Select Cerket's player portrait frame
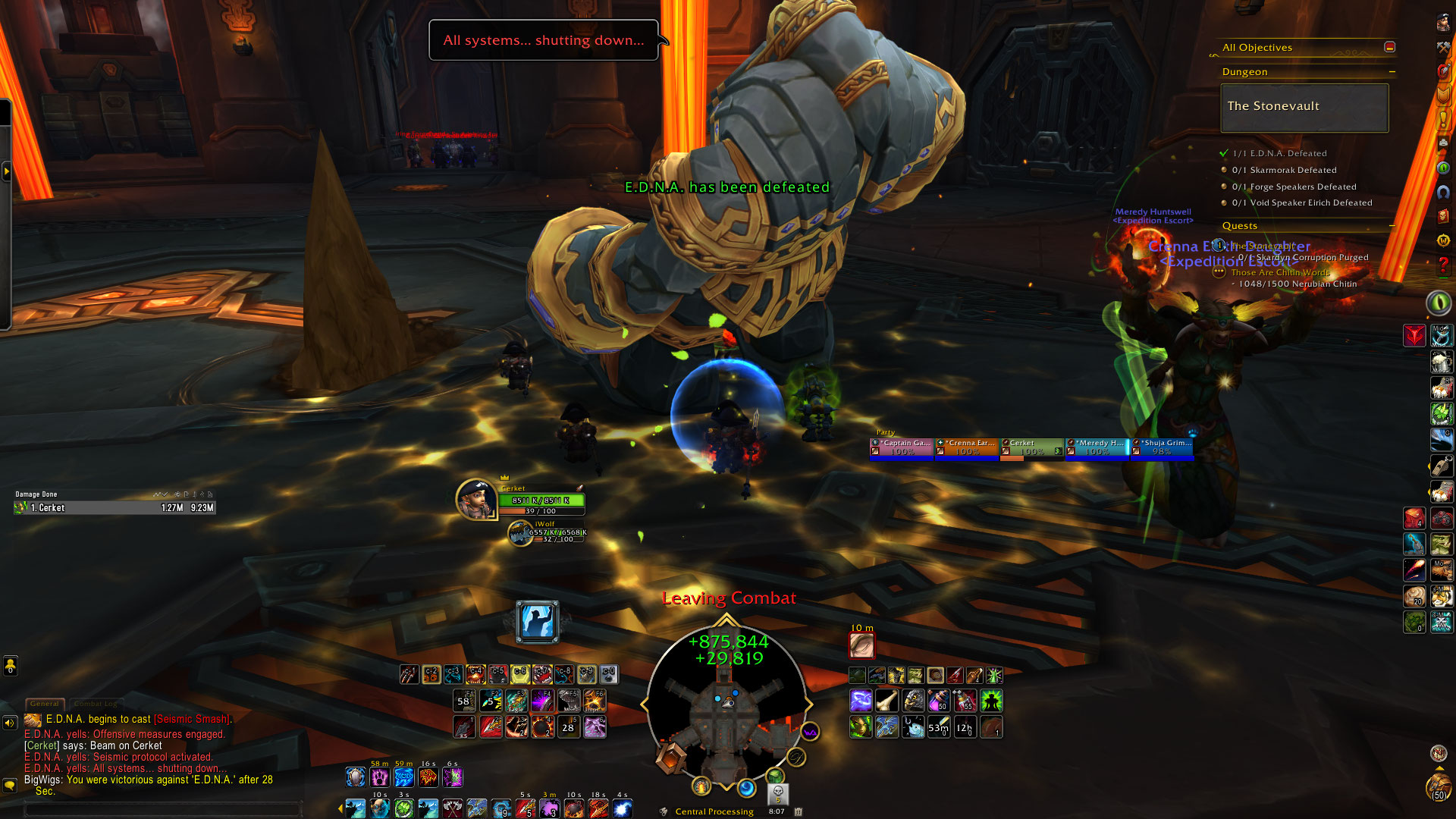The width and height of the screenshot is (1456, 819). (475, 499)
